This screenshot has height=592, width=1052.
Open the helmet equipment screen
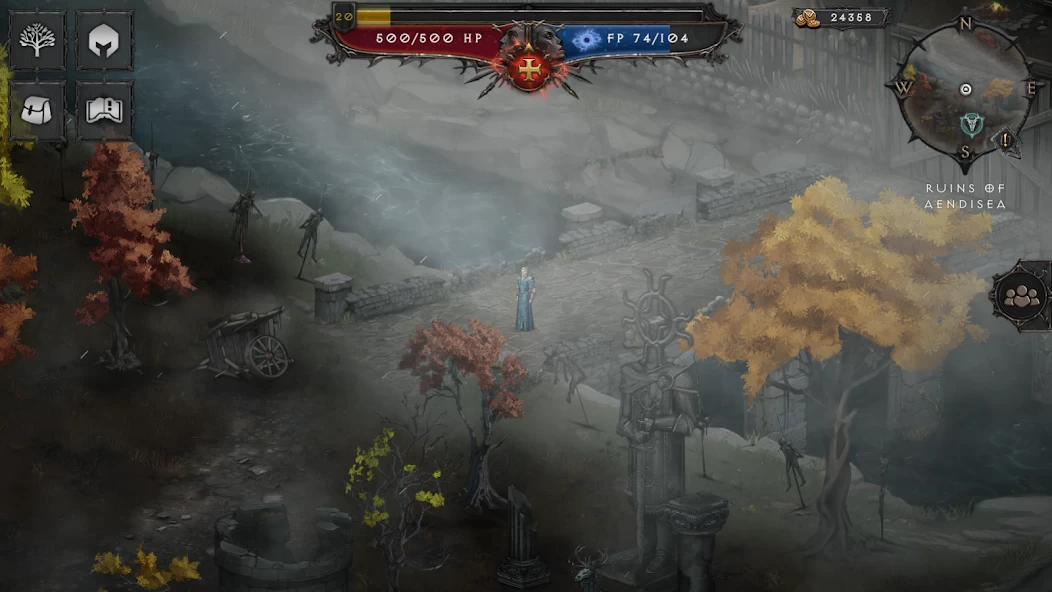104,41
